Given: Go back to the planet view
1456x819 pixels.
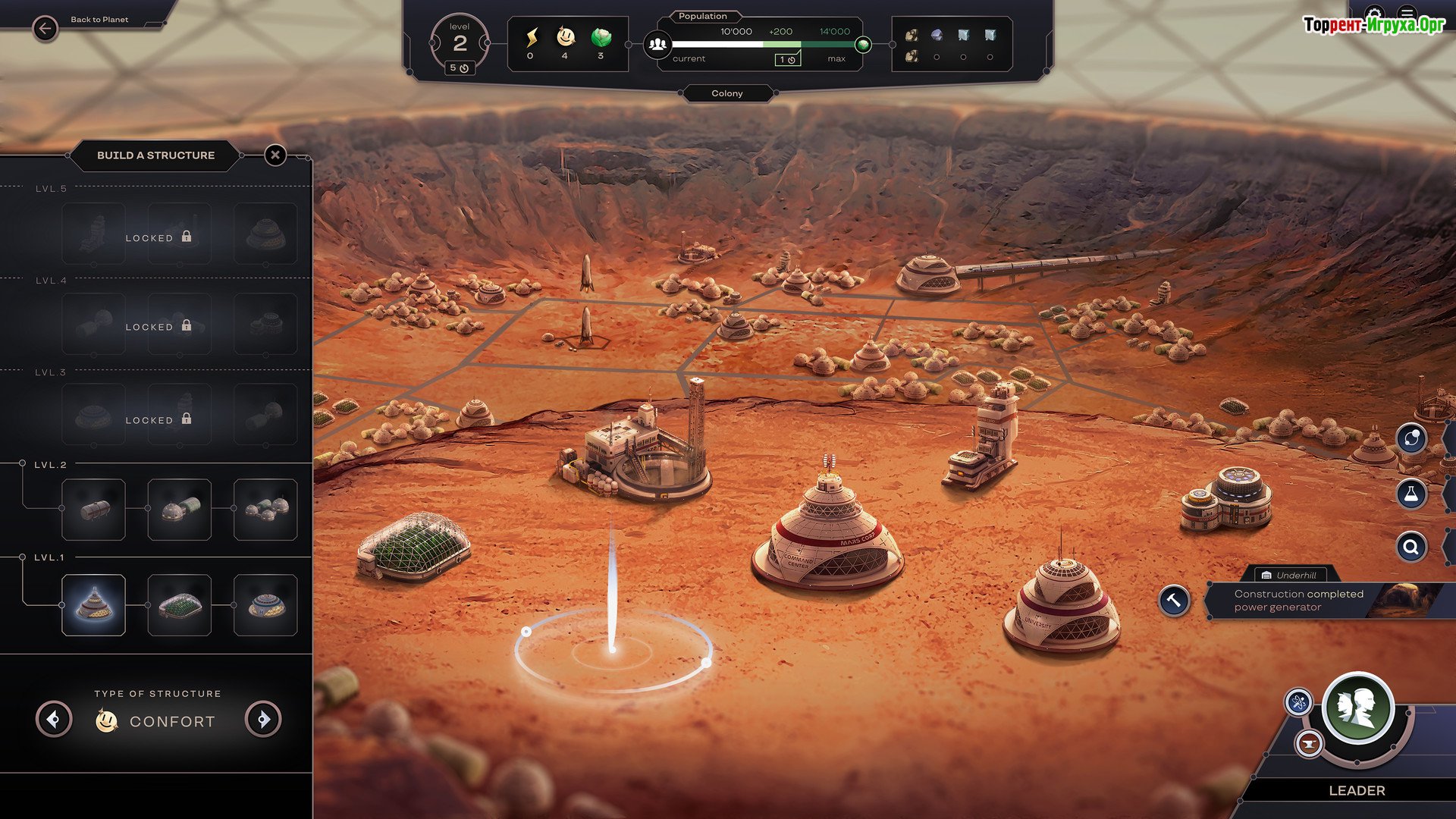Looking at the screenshot, I should coord(45,29).
